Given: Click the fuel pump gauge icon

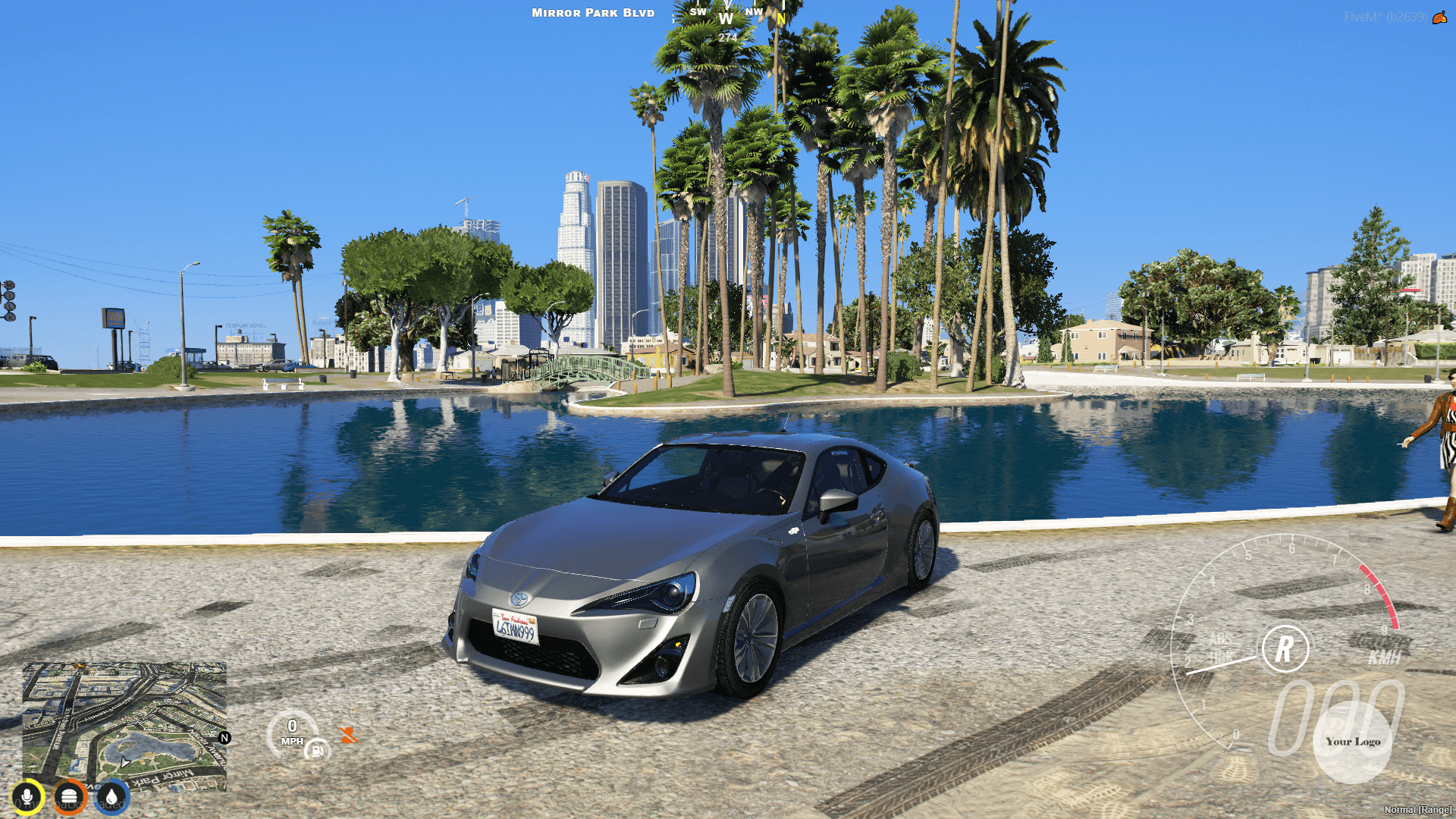Looking at the screenshot, I should pos(318,750).
